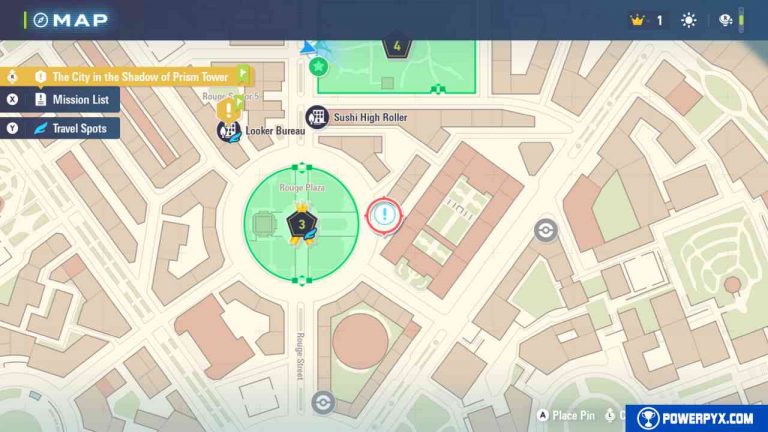Viewport: 768px width, 432px height.
Task: Open the PowerPyx.com watermark link
Action: tap(696, 418)
